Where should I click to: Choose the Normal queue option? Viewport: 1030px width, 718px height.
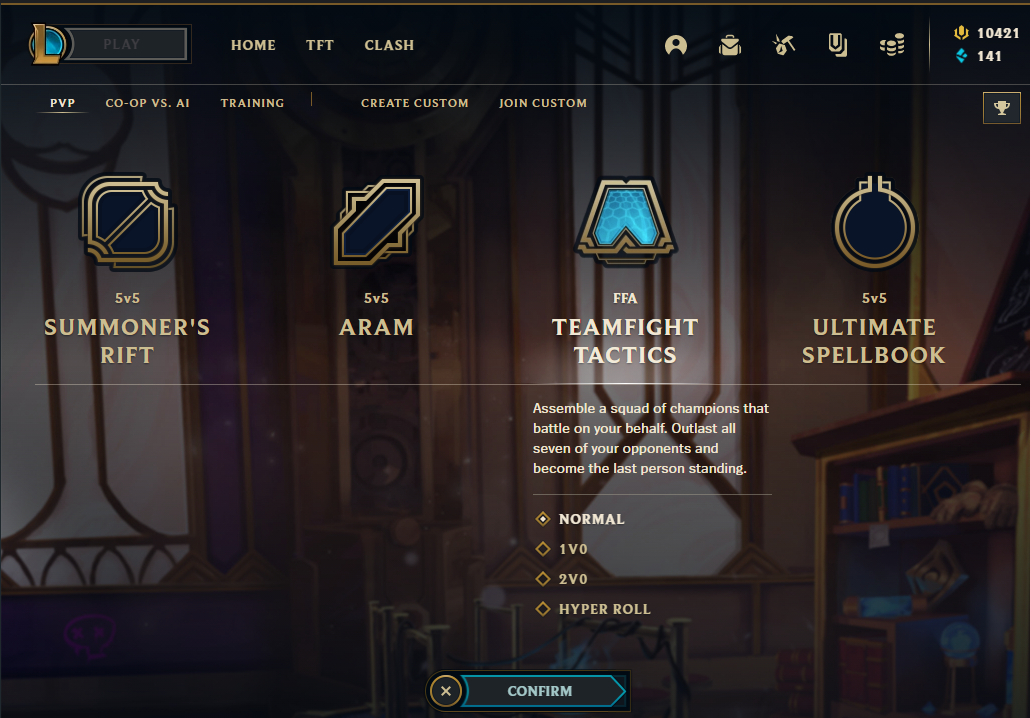coord(591,519)
